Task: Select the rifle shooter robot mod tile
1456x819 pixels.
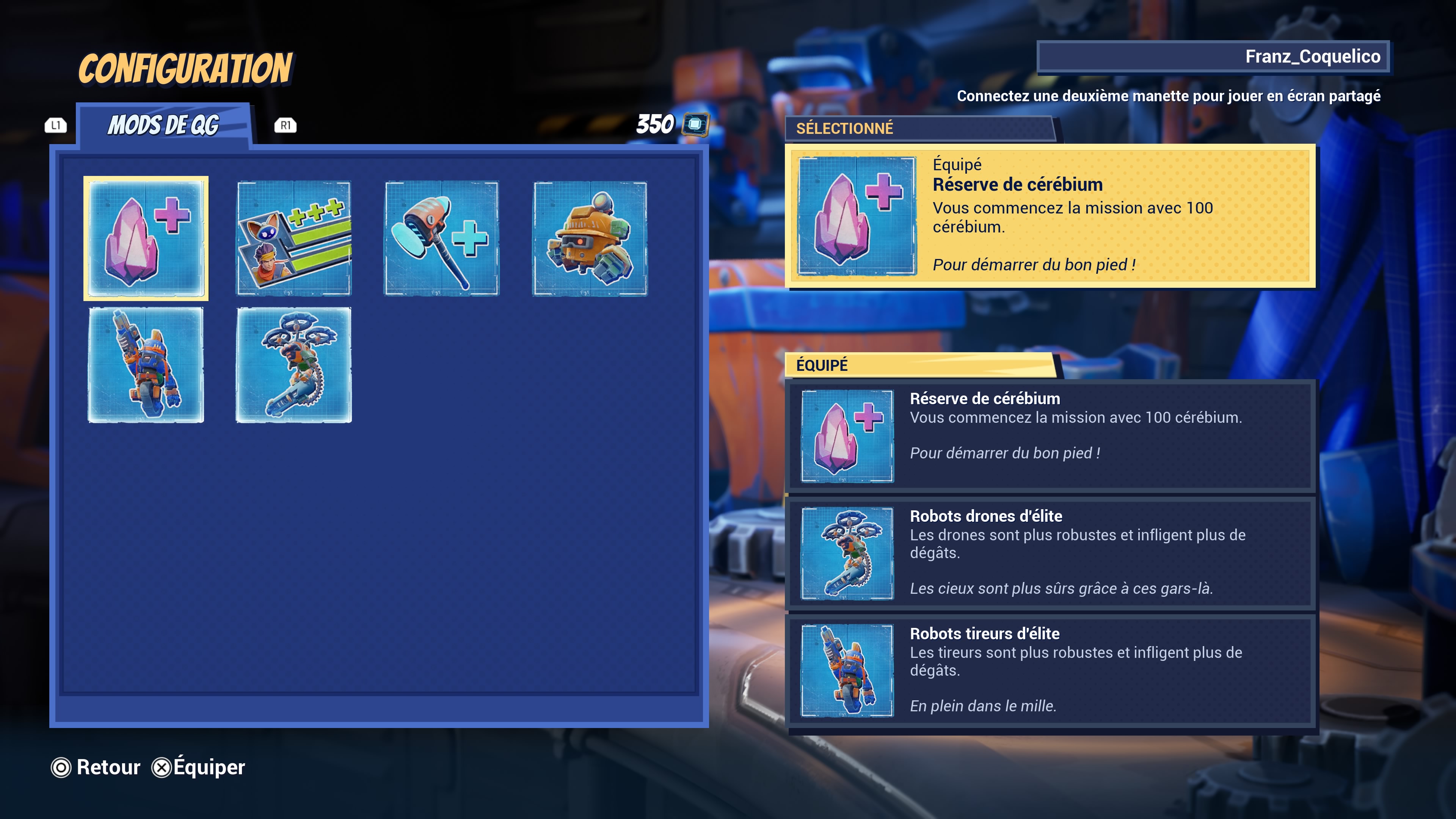Action: (146, 364)
